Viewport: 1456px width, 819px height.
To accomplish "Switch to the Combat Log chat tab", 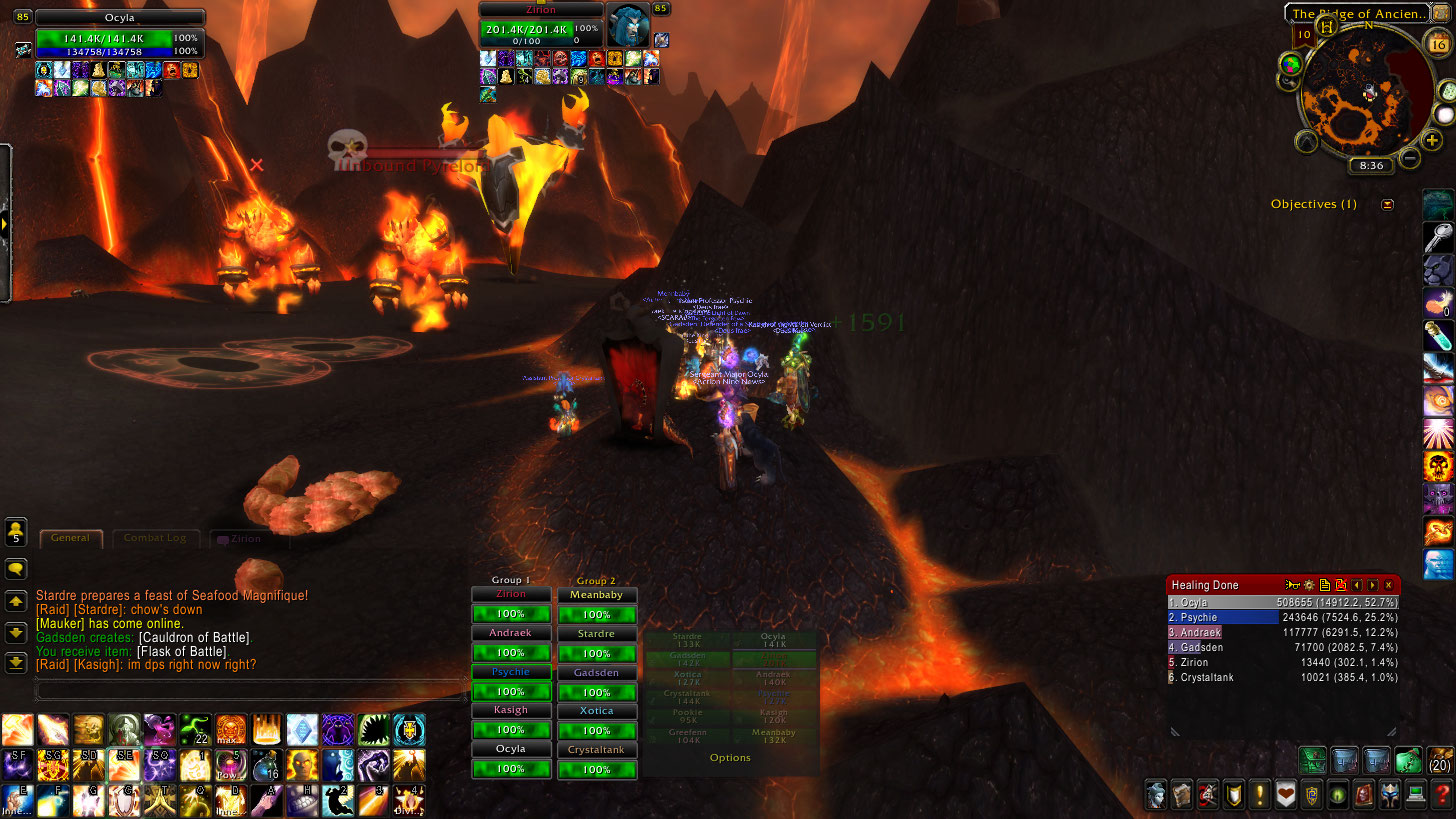I will point(155,538).
